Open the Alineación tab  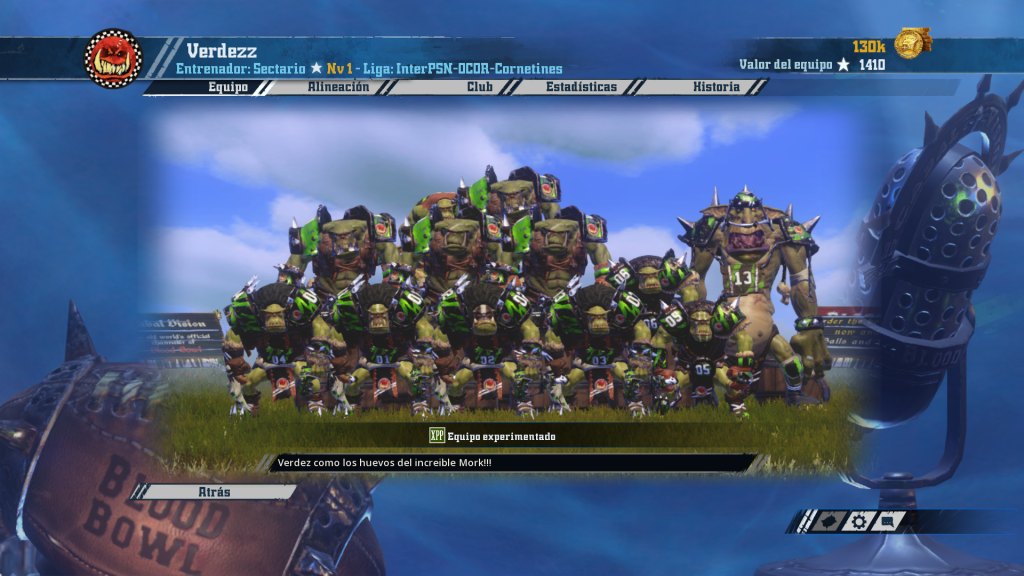337,87
